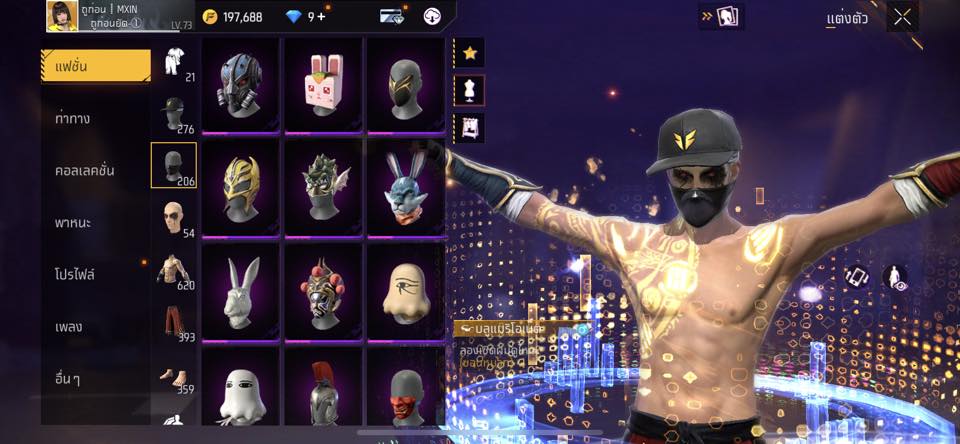Select the golden luchador mask

point(240,187)
